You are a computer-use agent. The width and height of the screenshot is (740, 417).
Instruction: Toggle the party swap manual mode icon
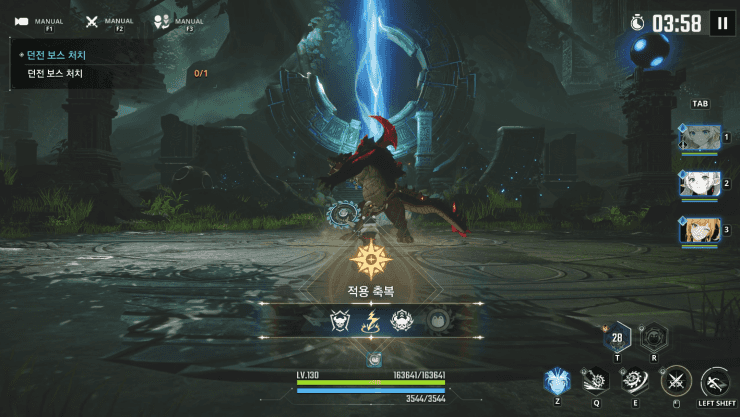click(x=162, y=21)
